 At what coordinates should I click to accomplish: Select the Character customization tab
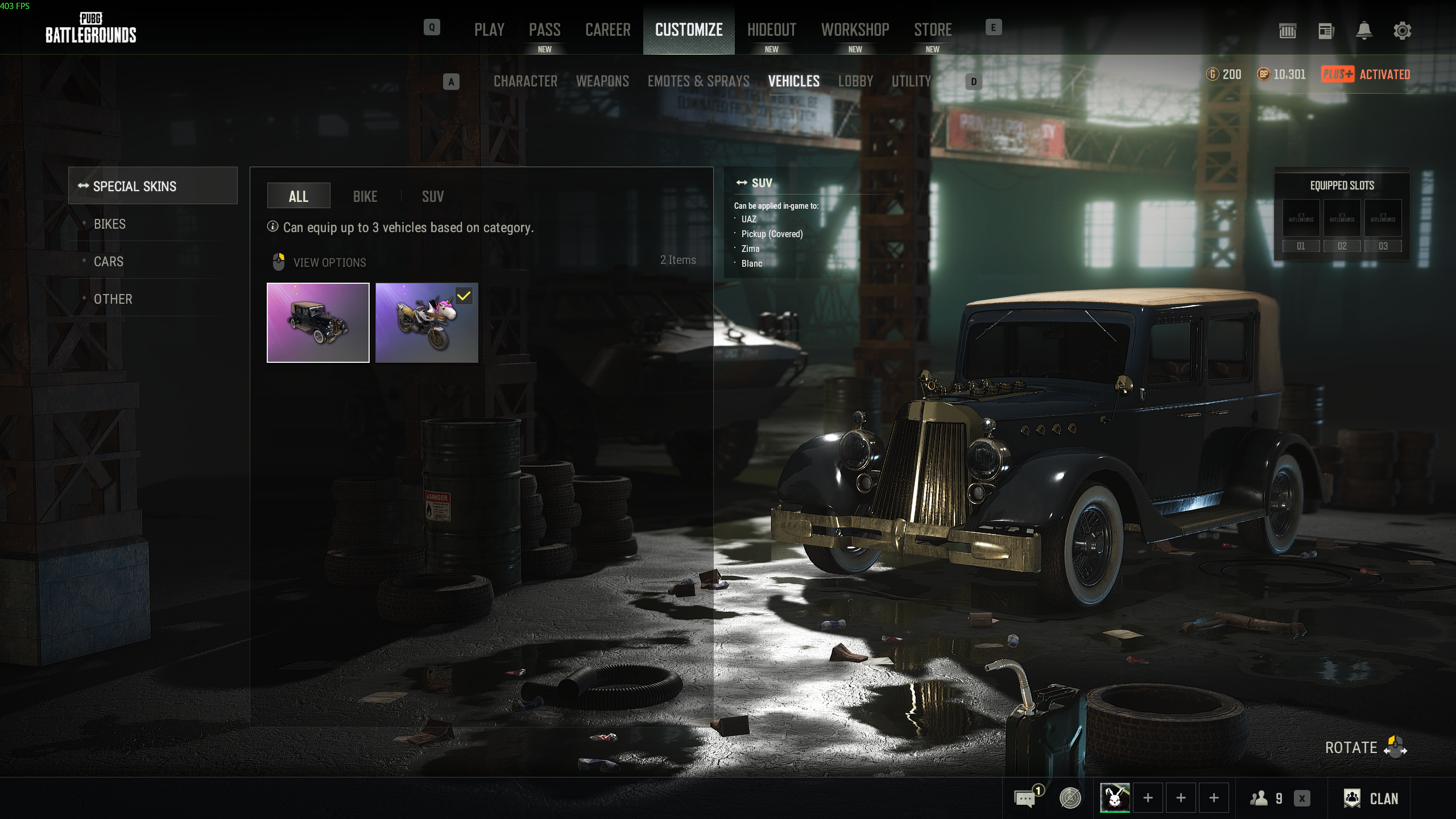(x=525, y=81)
